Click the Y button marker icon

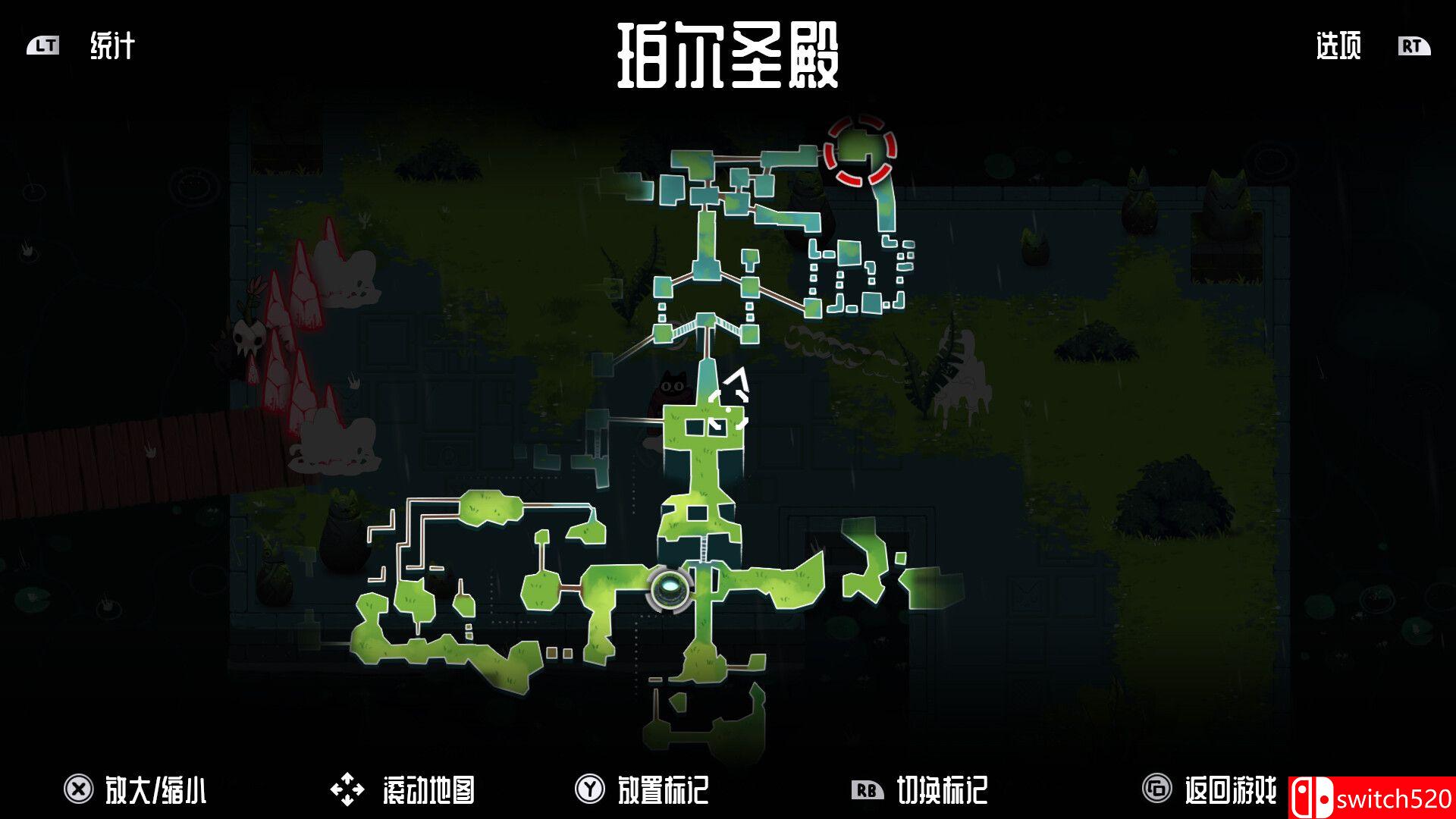[x=587, y=789]
